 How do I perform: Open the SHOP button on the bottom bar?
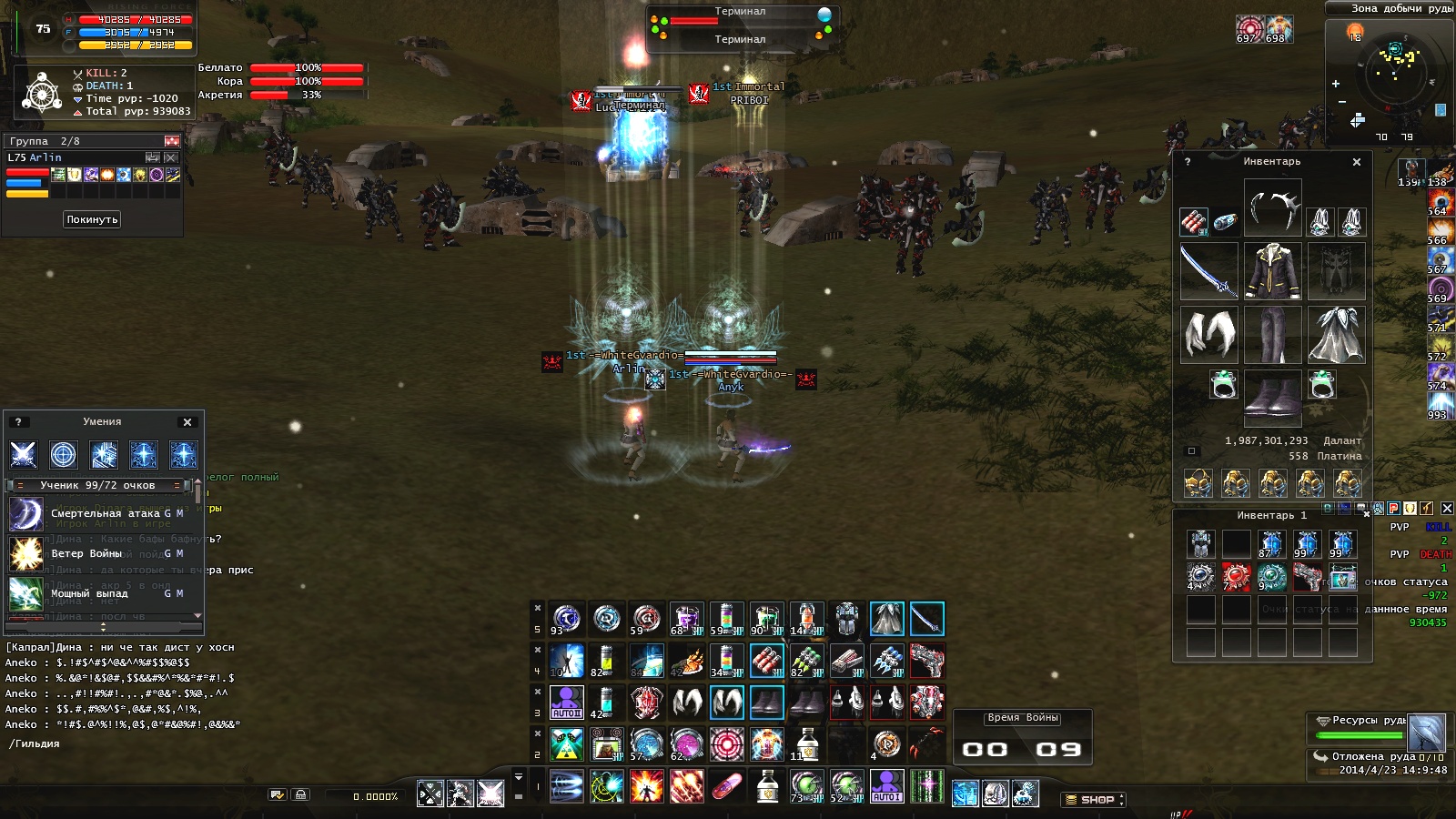(1095, 800)
